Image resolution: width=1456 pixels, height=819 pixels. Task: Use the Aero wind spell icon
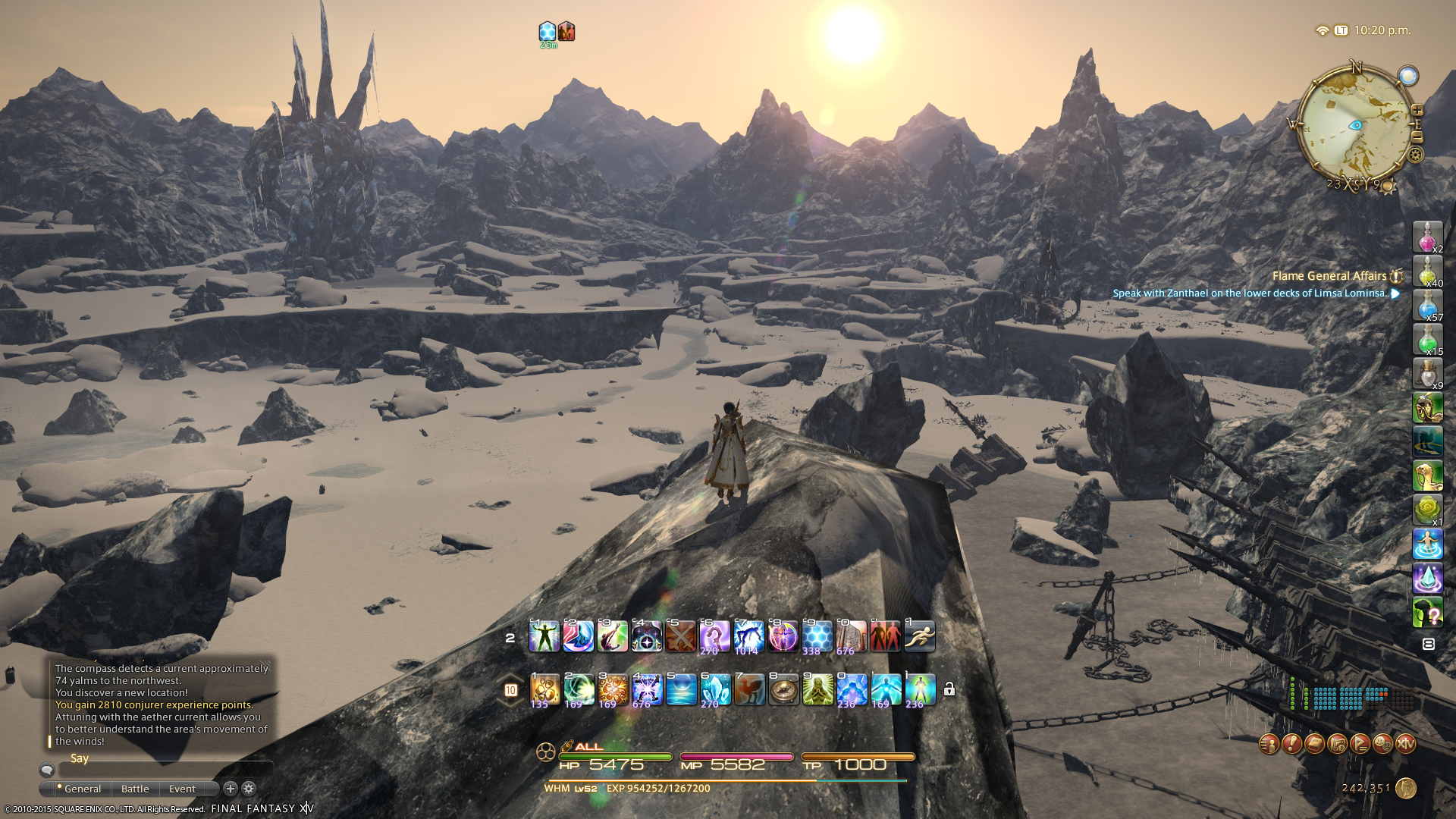point(579,689)
